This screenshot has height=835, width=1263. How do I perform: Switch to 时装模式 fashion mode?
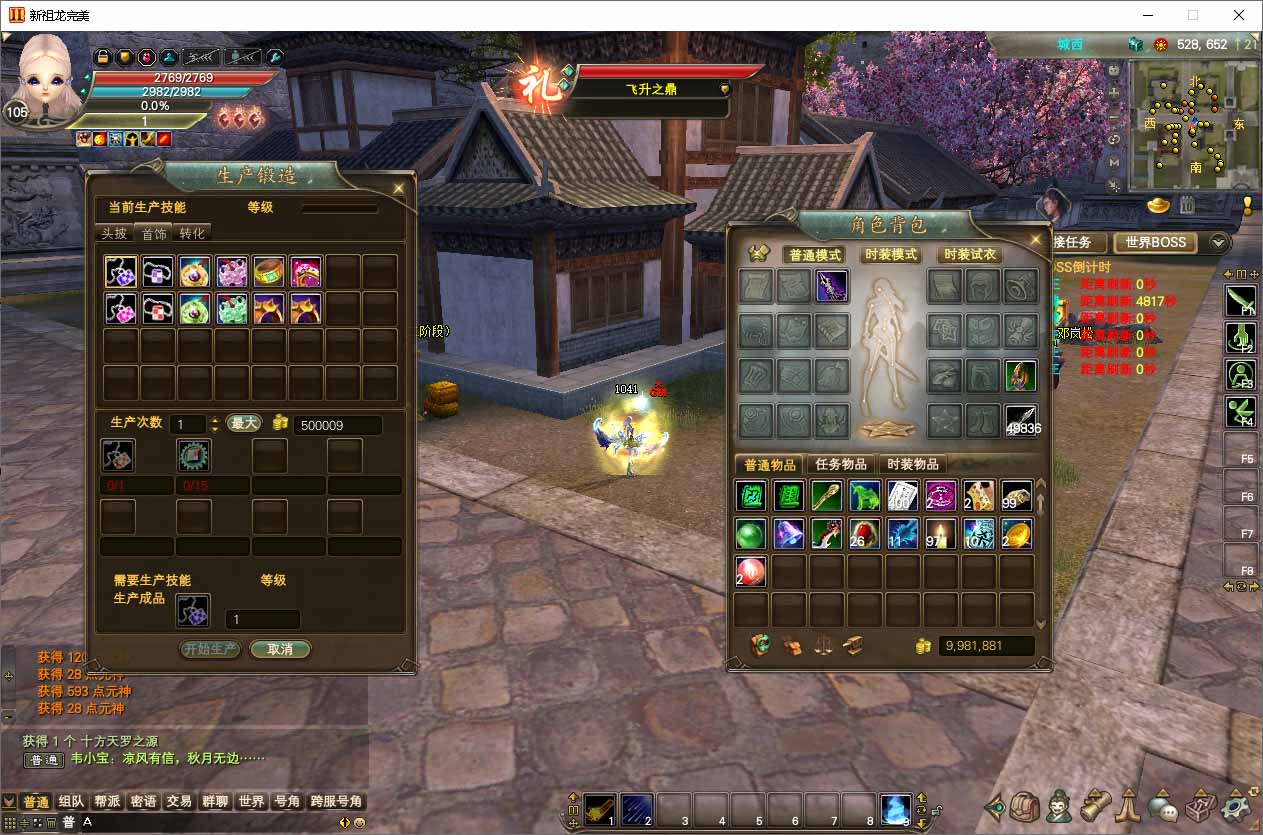[890, 255]
